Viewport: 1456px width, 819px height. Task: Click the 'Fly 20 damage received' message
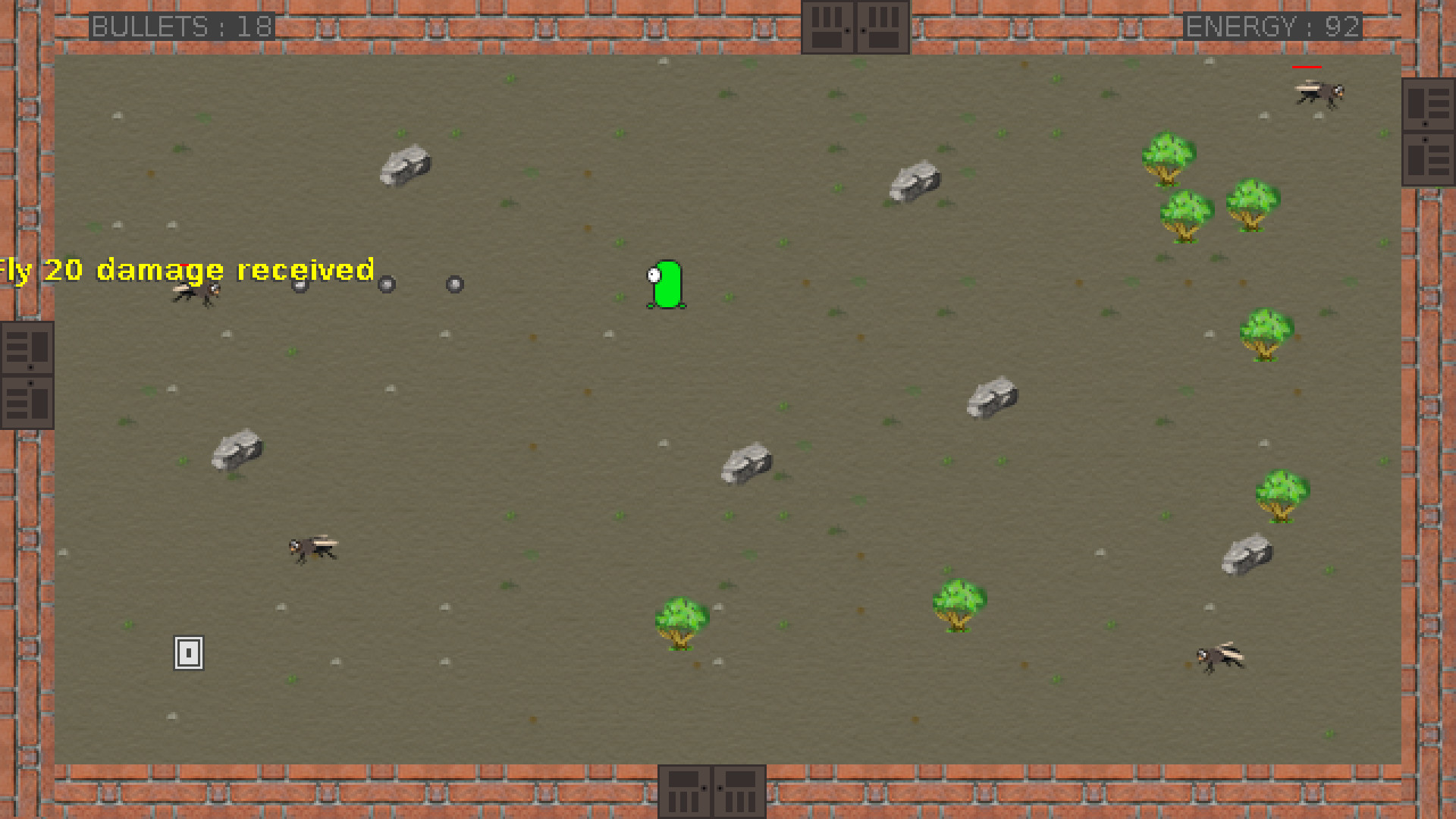tap(186, 271)
